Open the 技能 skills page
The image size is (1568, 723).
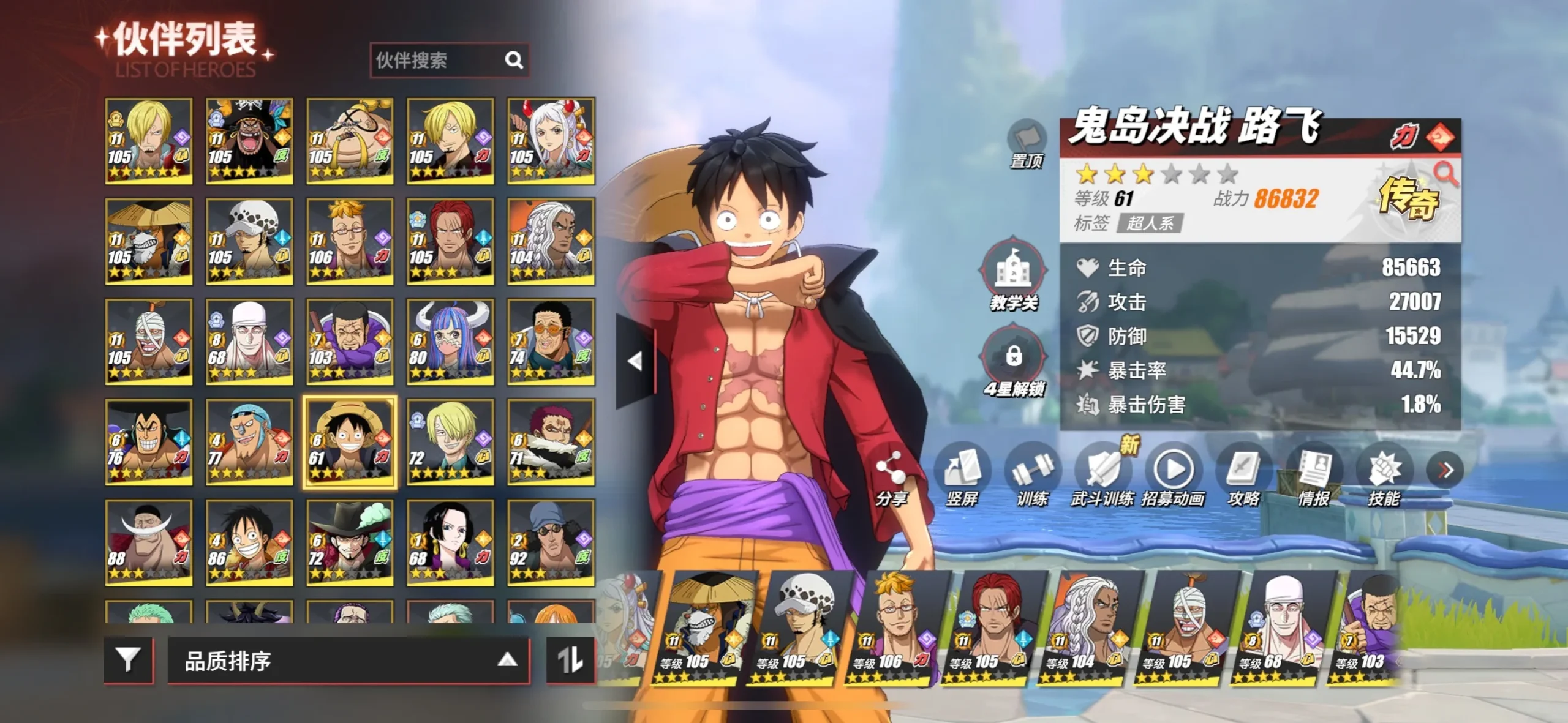[1384, 476]
